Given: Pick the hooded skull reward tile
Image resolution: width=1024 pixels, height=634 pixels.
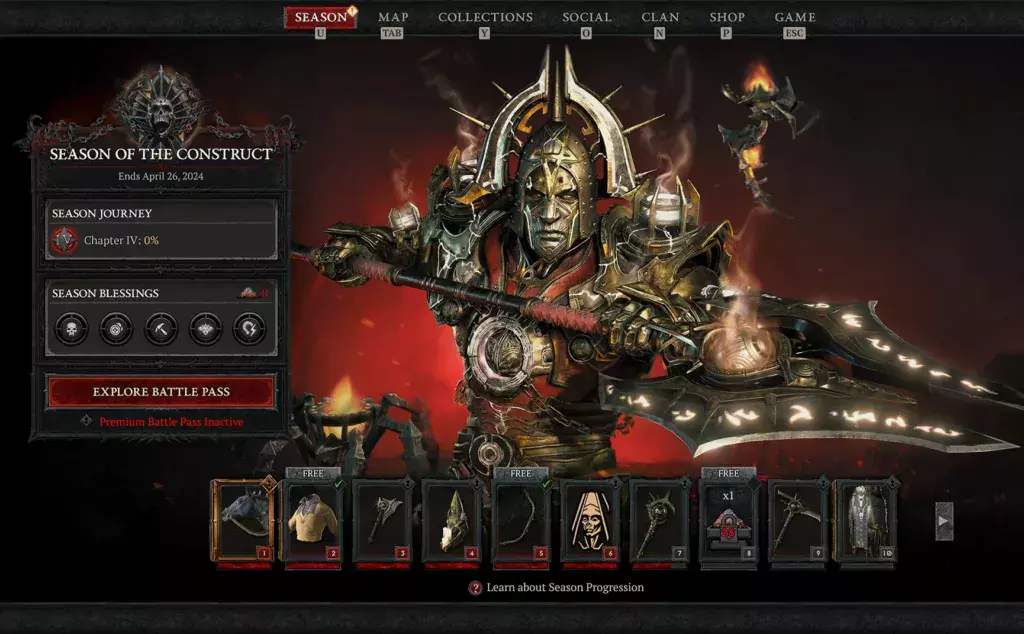Looking at the screenshot, I should point(590,521).
